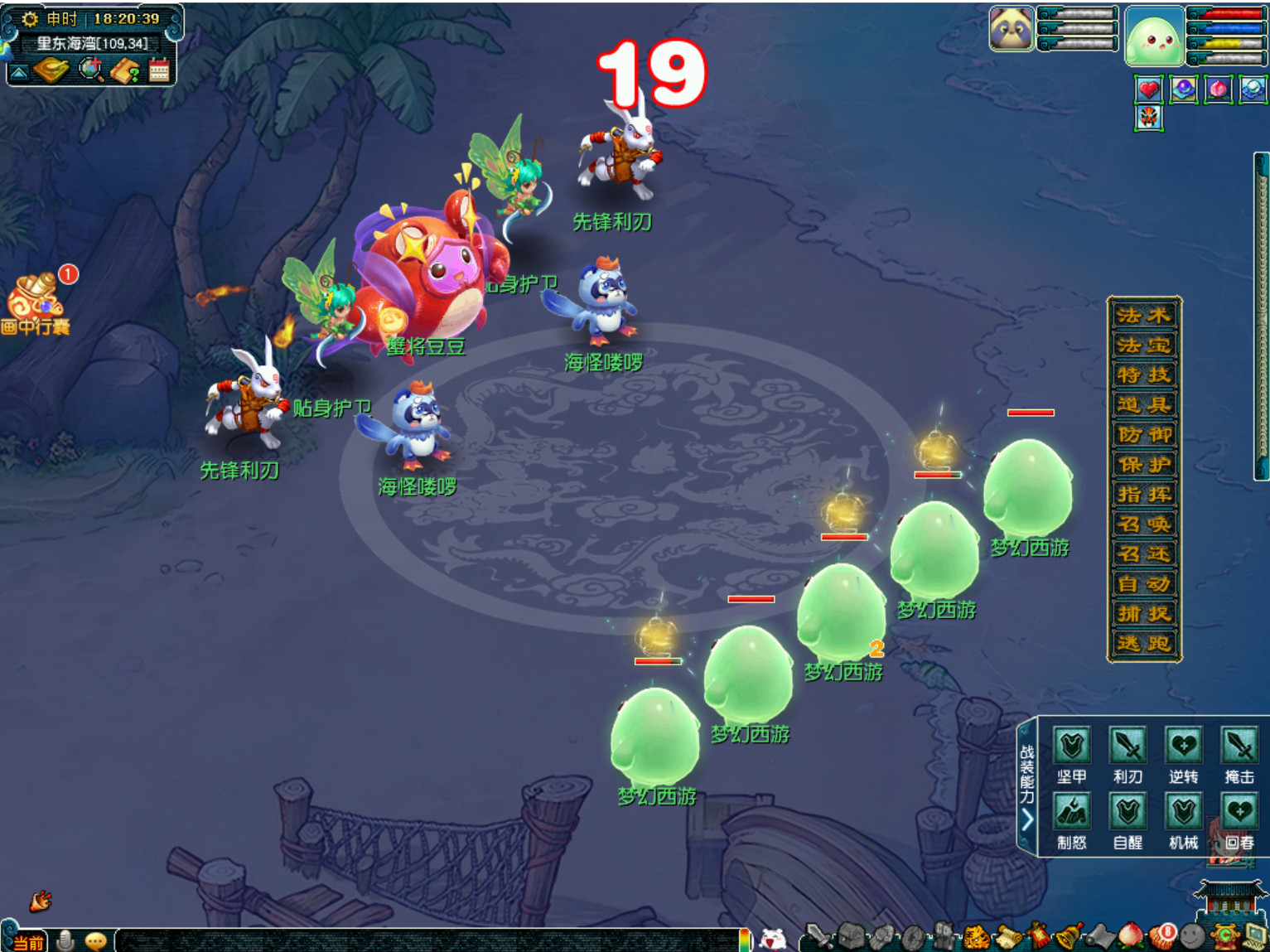
Task: Use the 逆转 reversal ability
Action: tap(1184, 746)
